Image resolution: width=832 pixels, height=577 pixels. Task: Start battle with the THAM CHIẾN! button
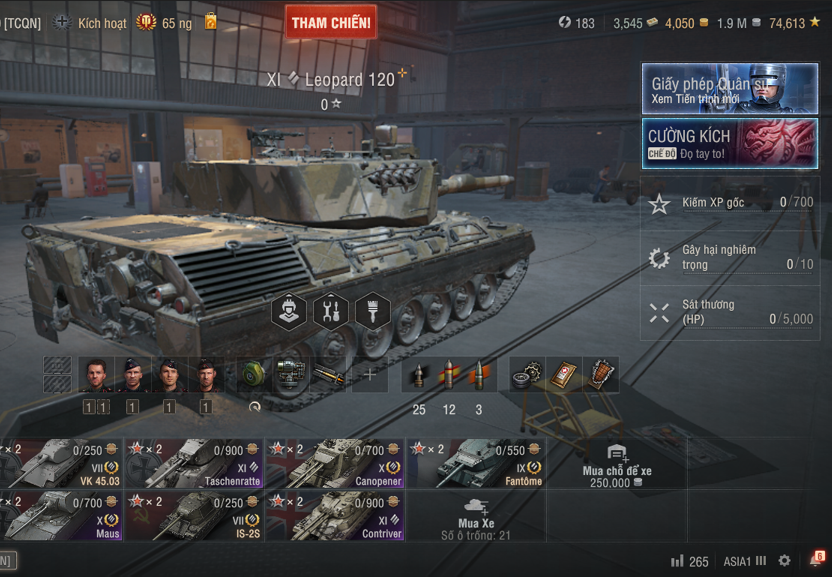331,22
